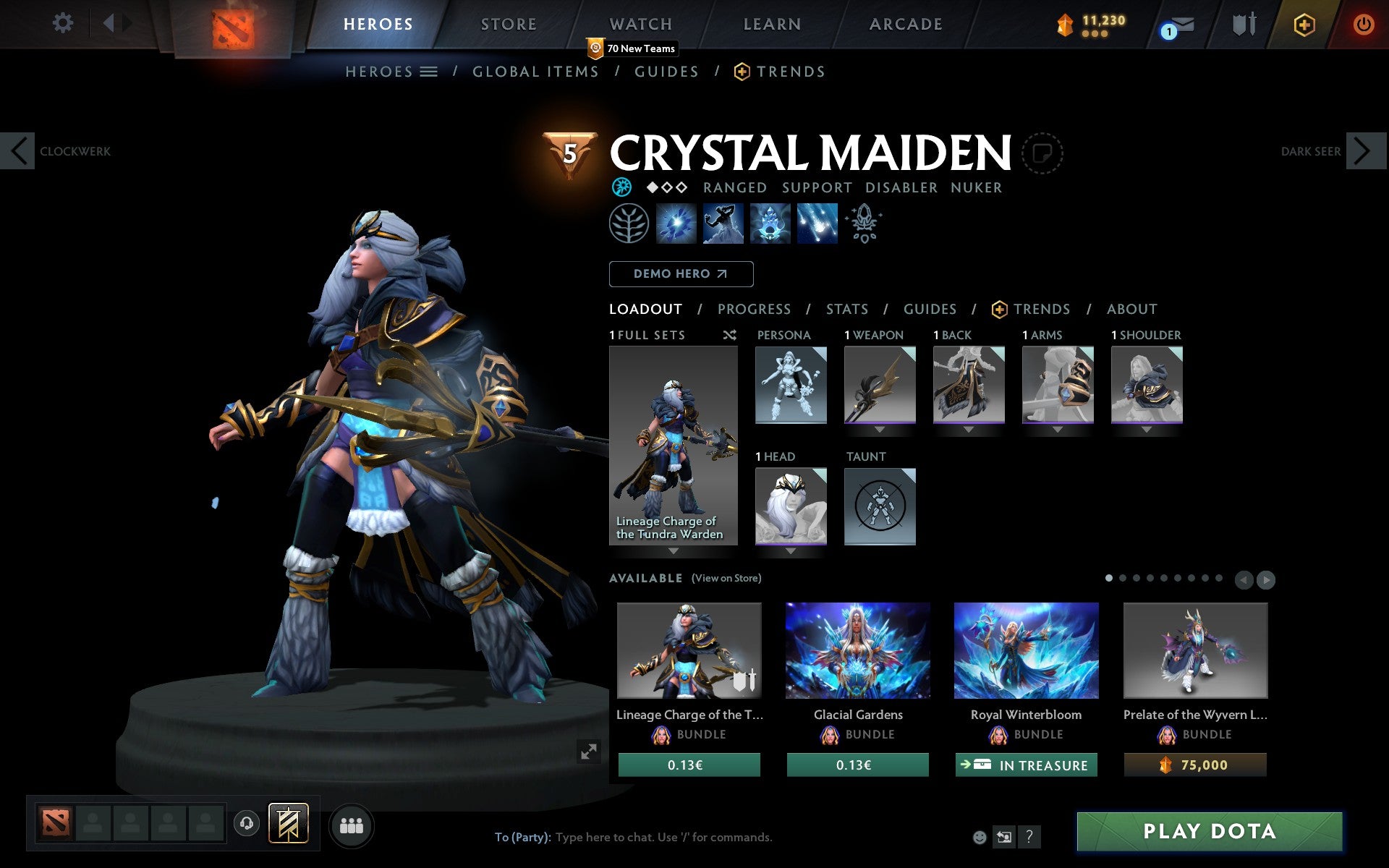
Task: Switch to the STATS tab
Action: click(x=846, y=309)
